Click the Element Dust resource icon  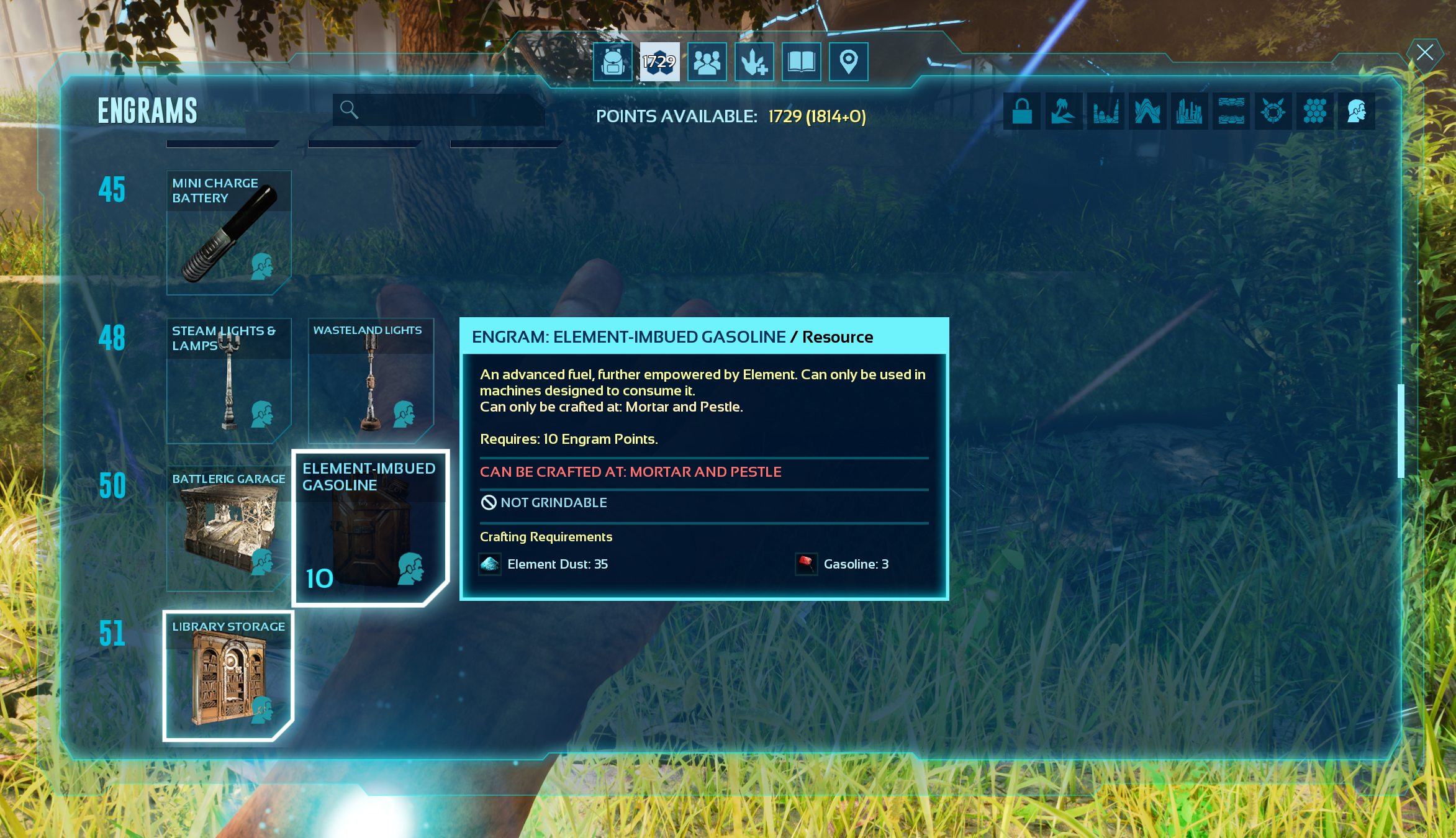point(490,565)
